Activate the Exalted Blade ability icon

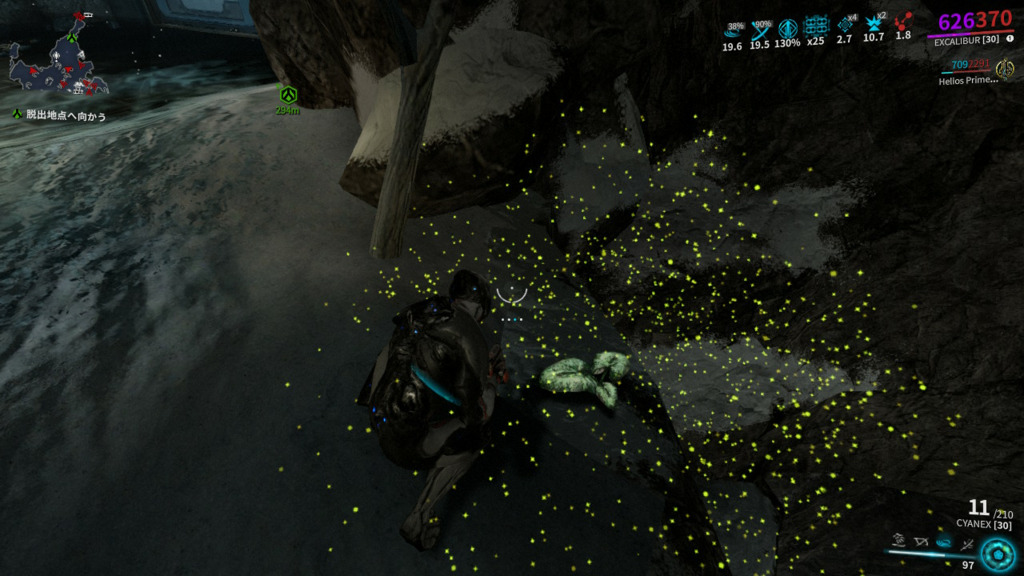(967, 544)
